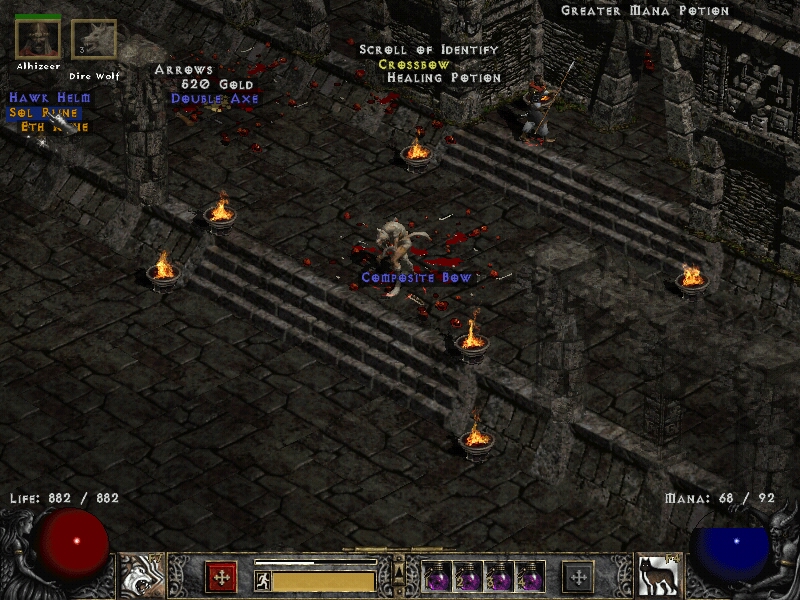Screen dimensions: 800x600
Task: Pick up the Double Axe label
Action: click(215, 99)
